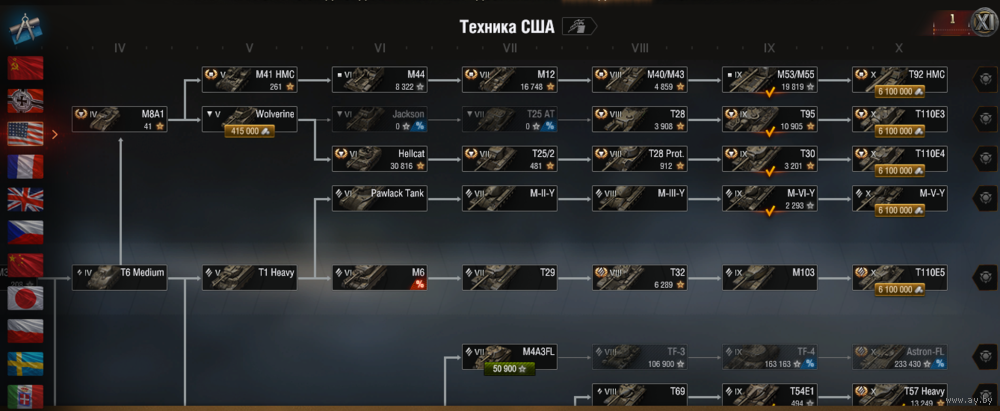Select the M8A1 tank node

click(x=119, y=119)
